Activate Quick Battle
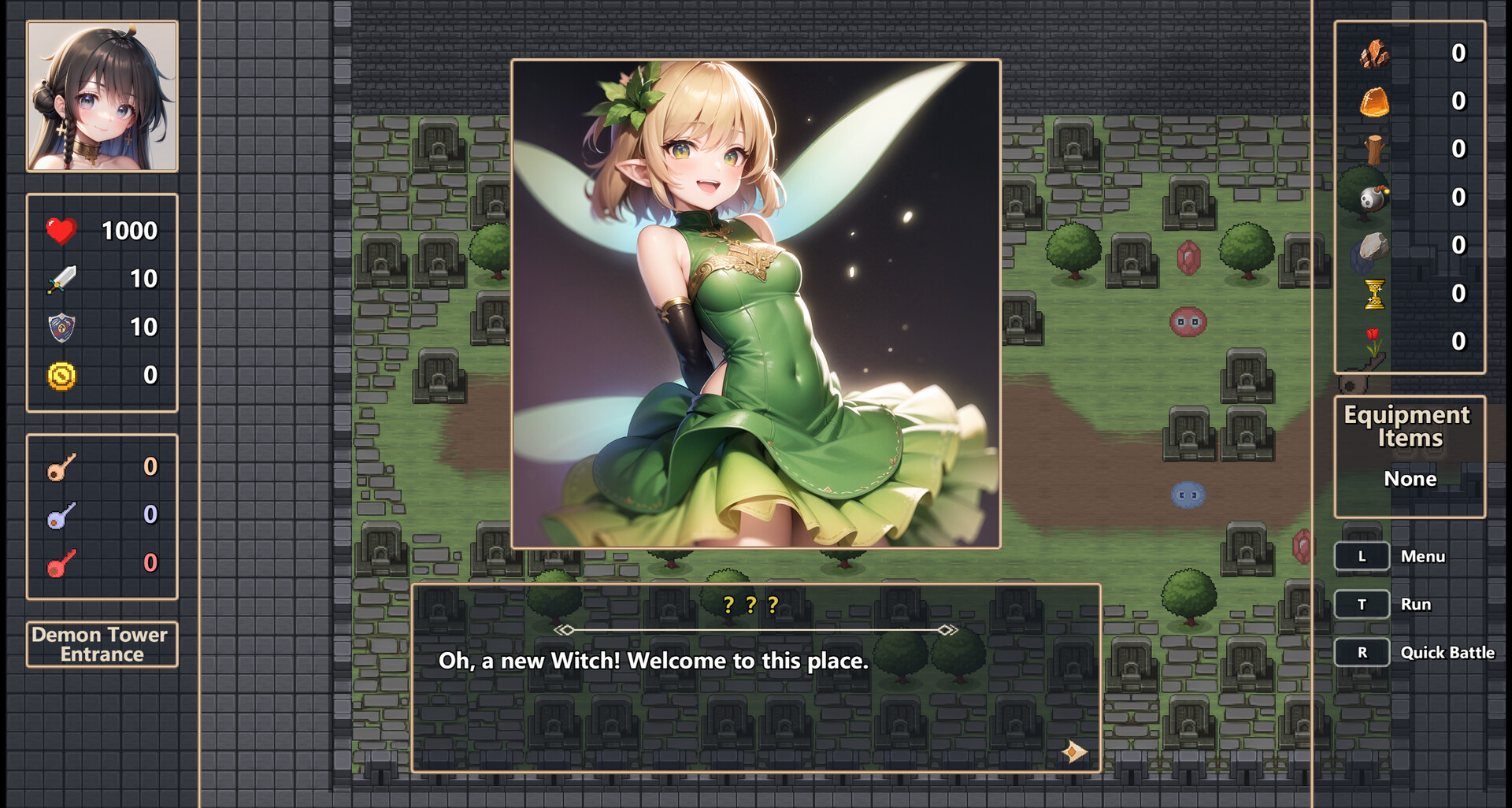1512x808 pixels. [1362, 652]
